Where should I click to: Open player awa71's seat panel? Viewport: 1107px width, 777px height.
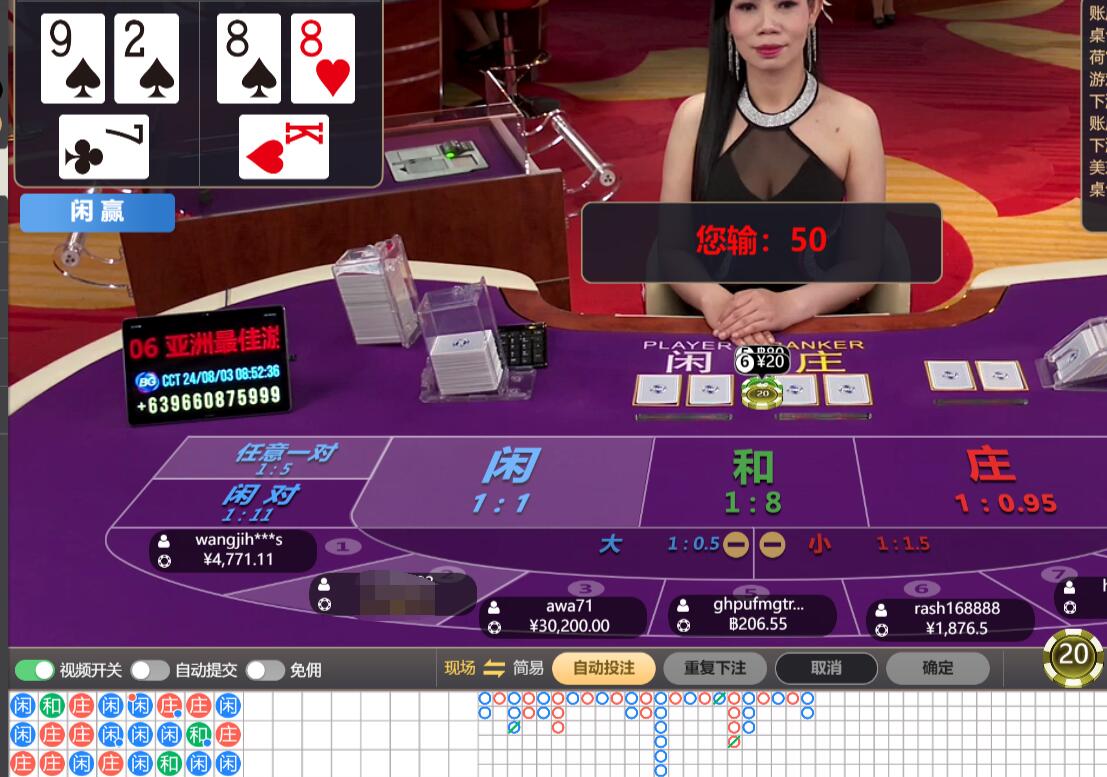click(x=563, y=616)
